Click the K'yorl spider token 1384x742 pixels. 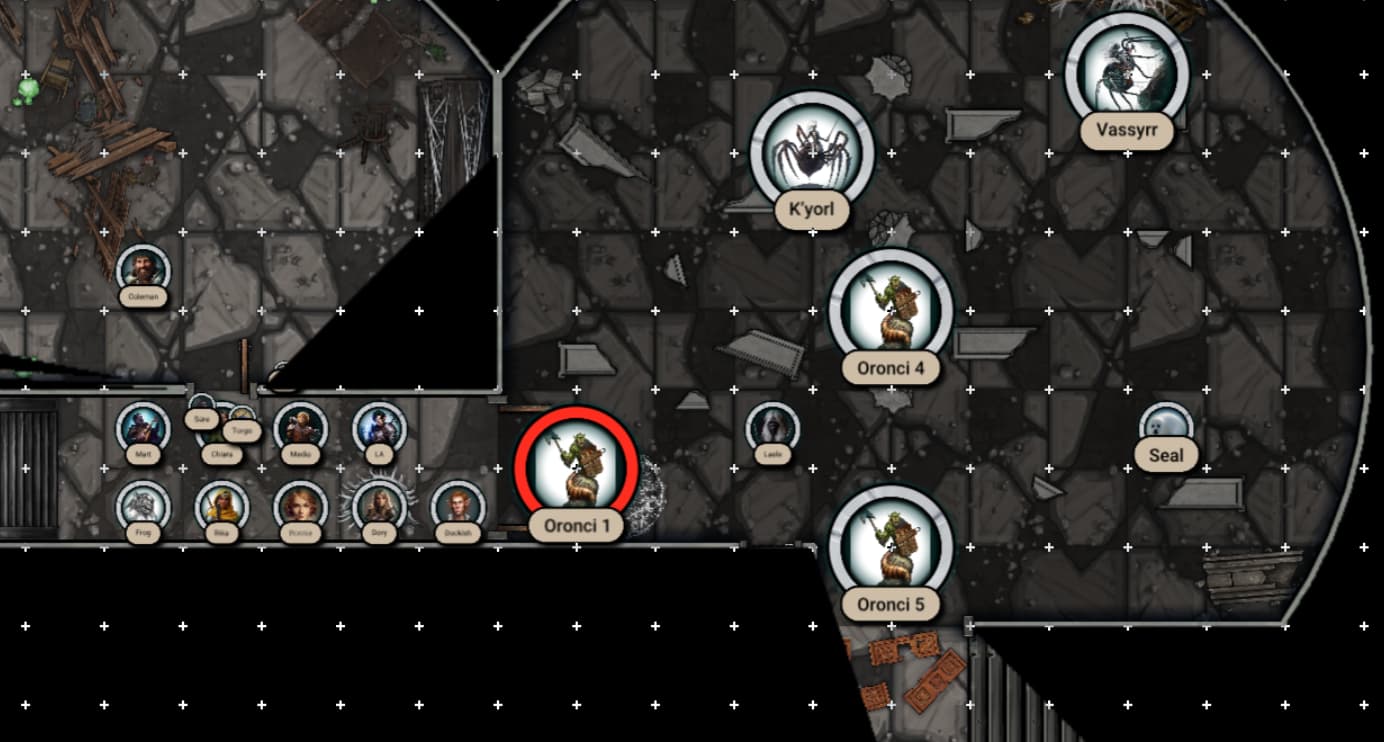point(811,152)
